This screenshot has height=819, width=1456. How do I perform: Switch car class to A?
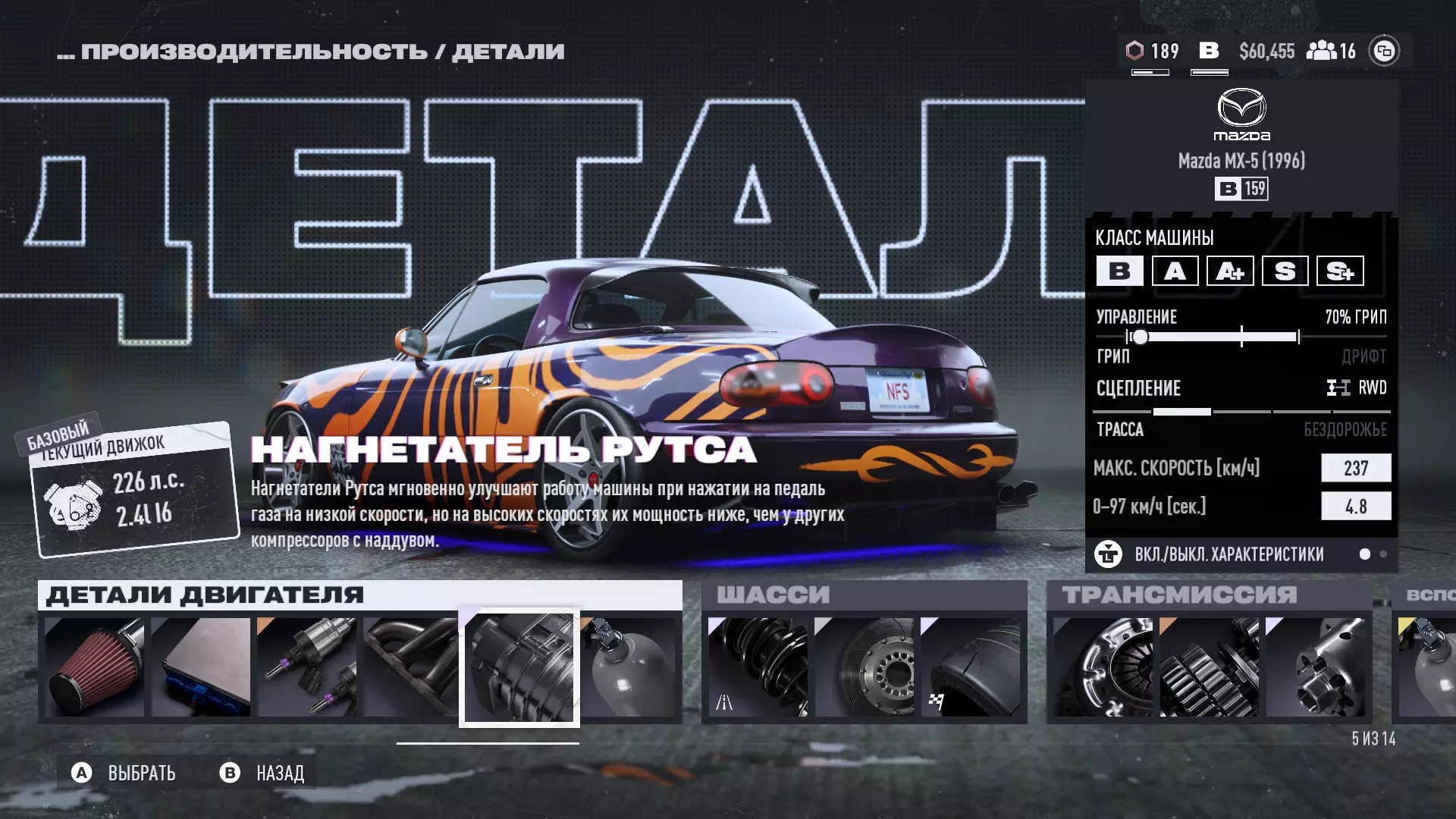click(x=1175, y=271)
